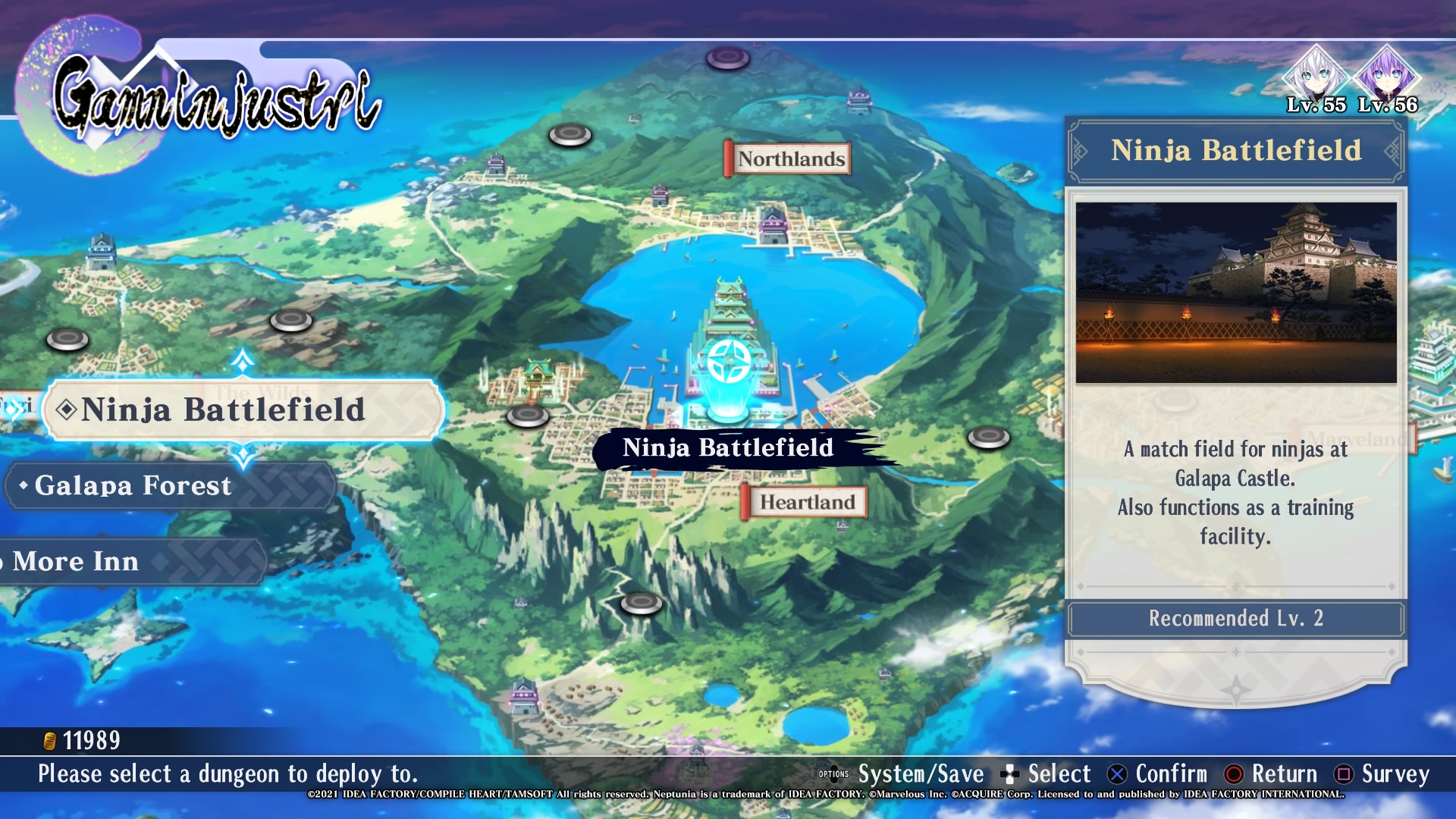1456x819 pixels.
Task: Choose Galapa Forest from the dungeon list
Action: coord(171,485)
